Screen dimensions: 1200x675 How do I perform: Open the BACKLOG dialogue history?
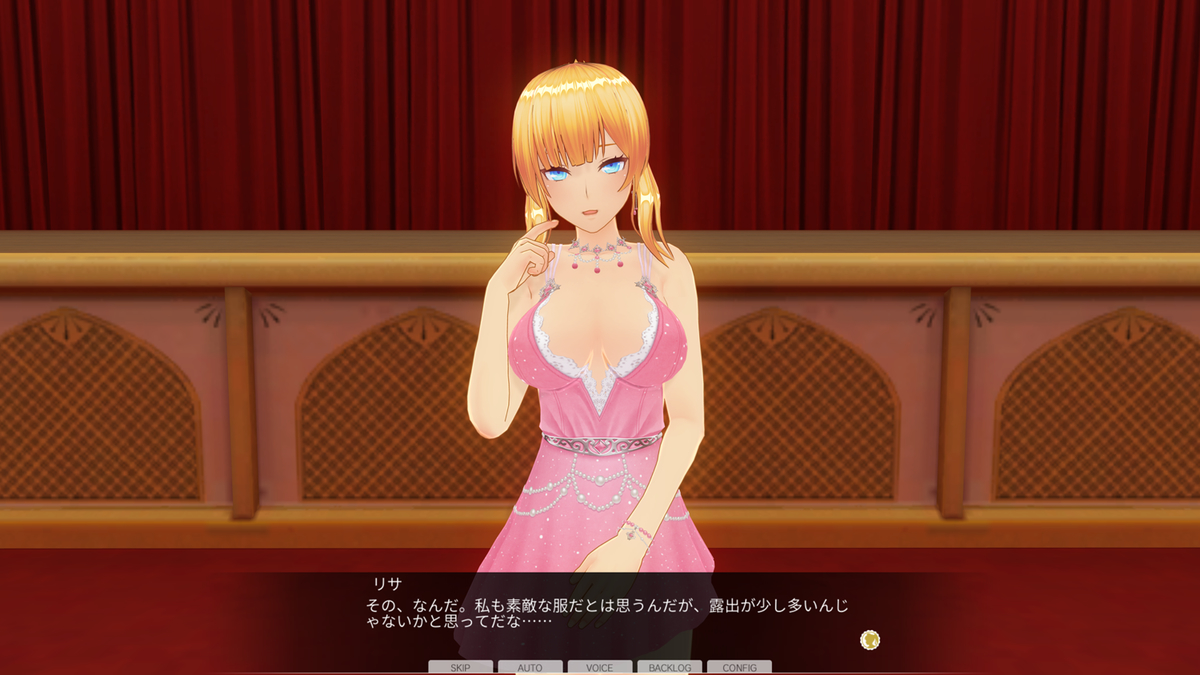[x=669, y=667]
